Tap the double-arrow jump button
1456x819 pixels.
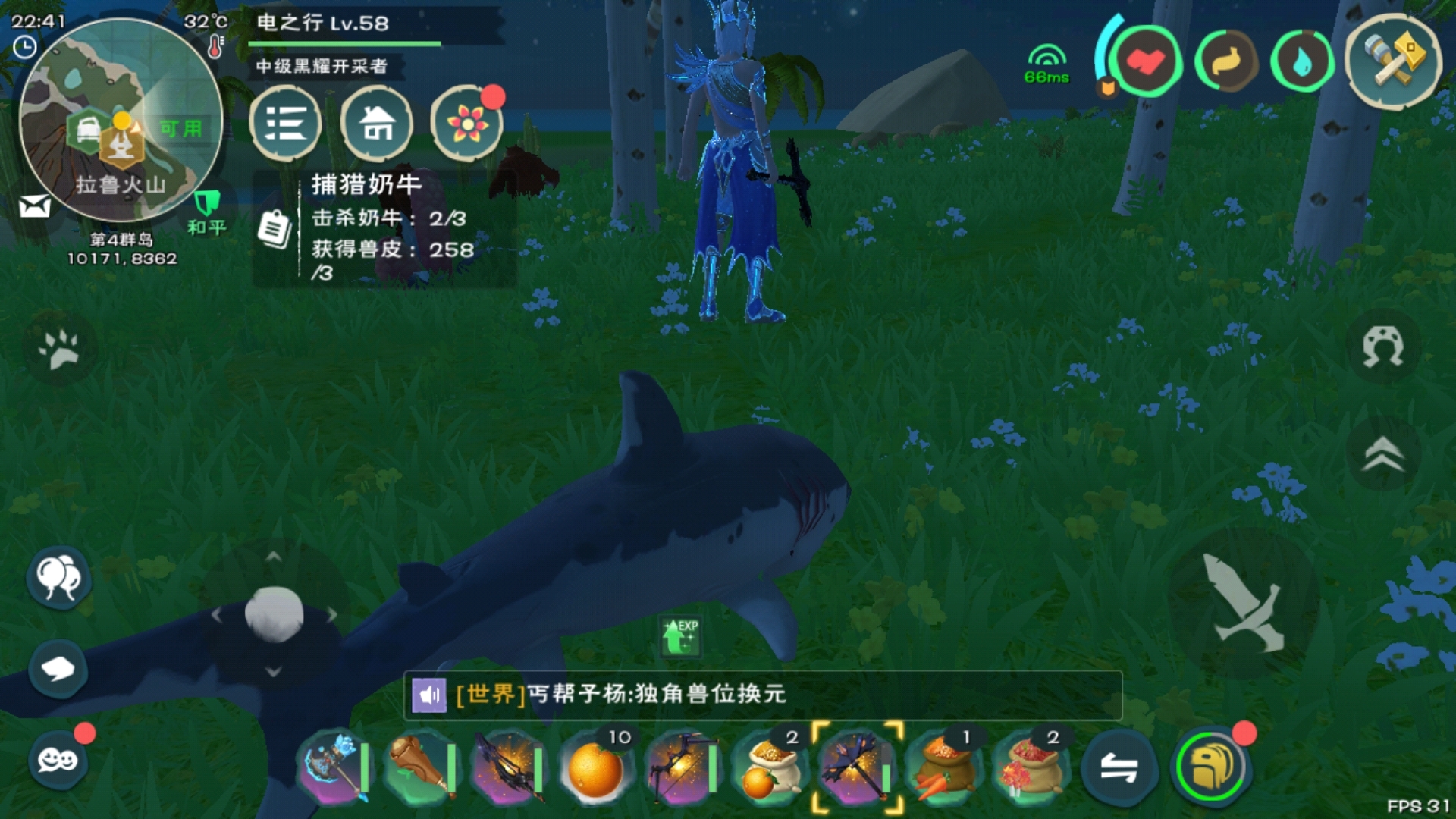tap(1383, 453)
